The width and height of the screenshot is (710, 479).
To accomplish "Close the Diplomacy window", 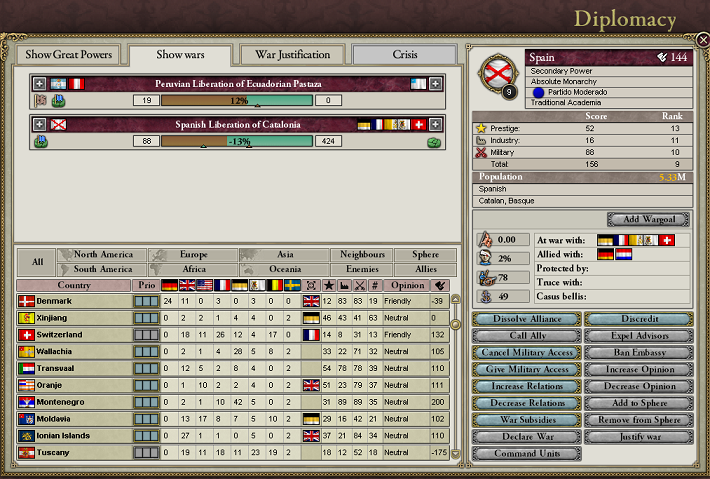I will pyautogui.click(x=702, y=40).
